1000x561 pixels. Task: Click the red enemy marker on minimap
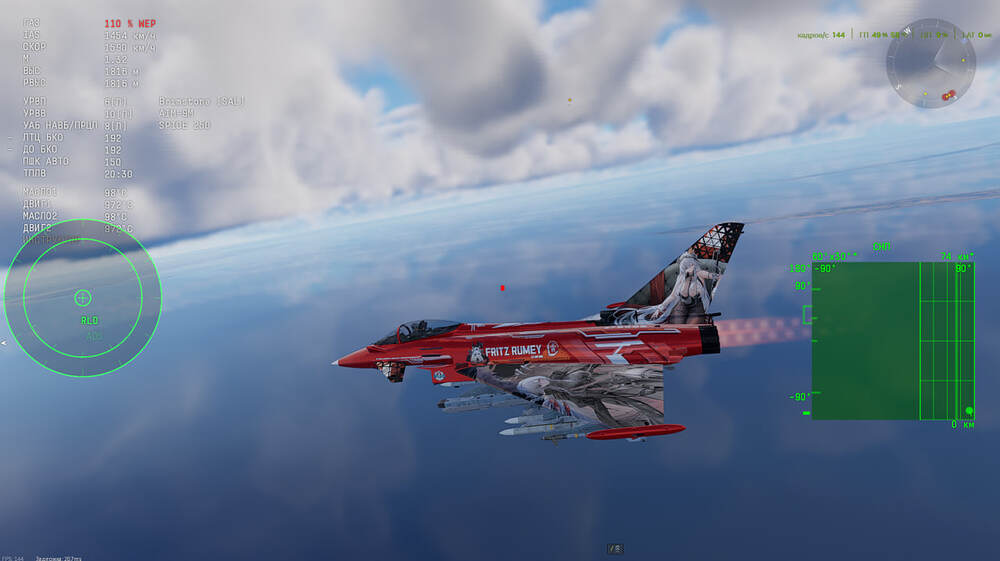[948, 95]
